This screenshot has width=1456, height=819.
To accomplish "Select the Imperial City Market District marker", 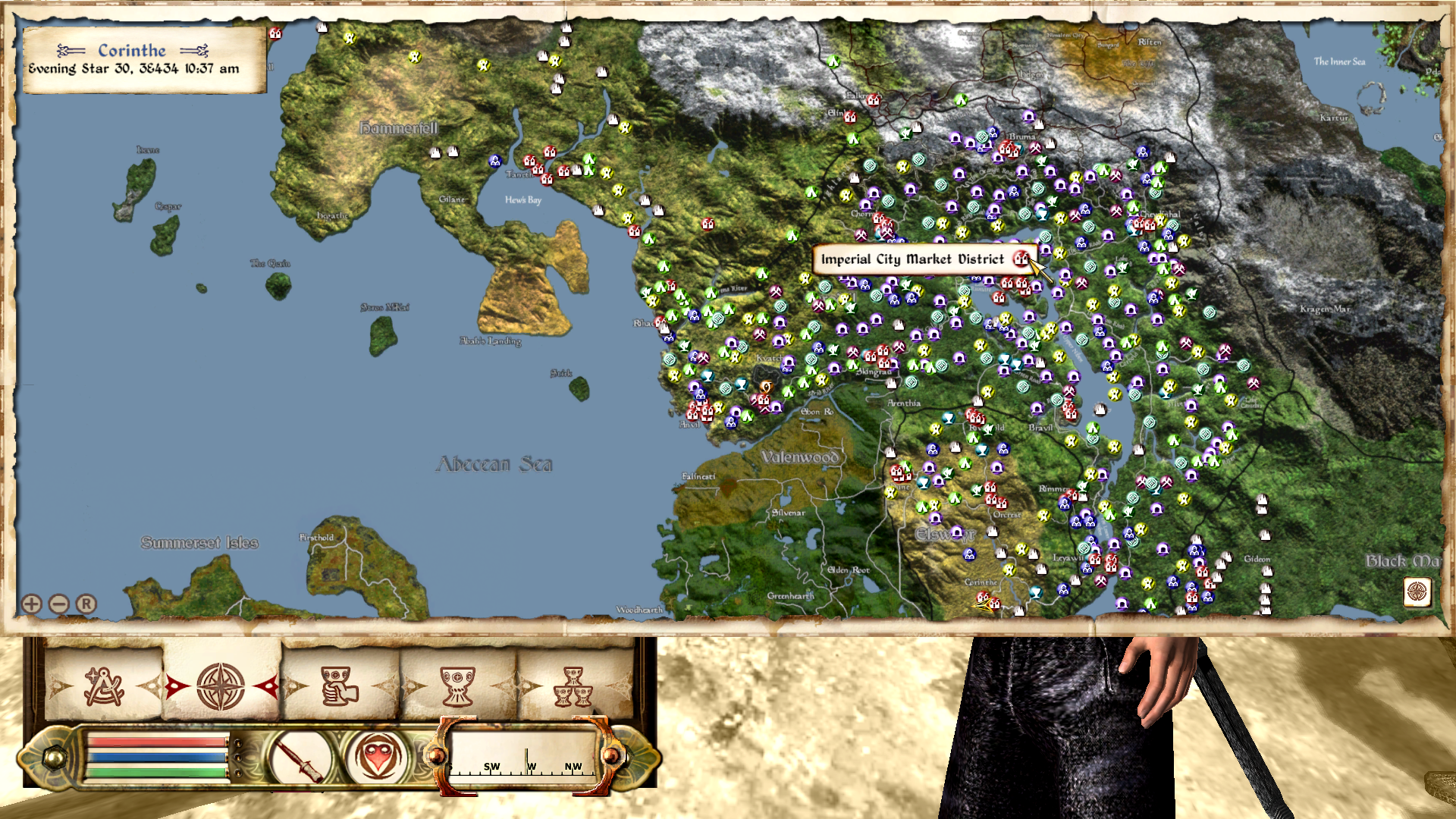I will pos(1021,259).
